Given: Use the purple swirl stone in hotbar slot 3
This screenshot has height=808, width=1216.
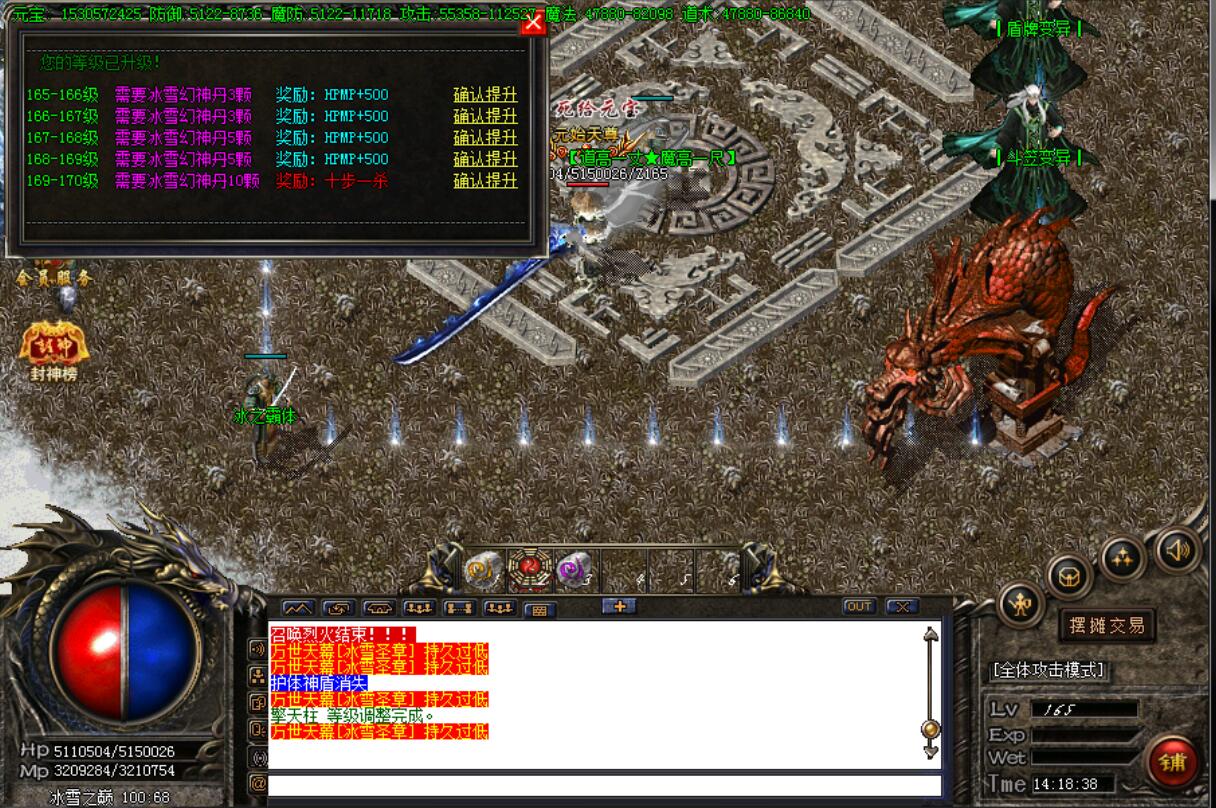Looking at the screenshot, I should [571, 569].
